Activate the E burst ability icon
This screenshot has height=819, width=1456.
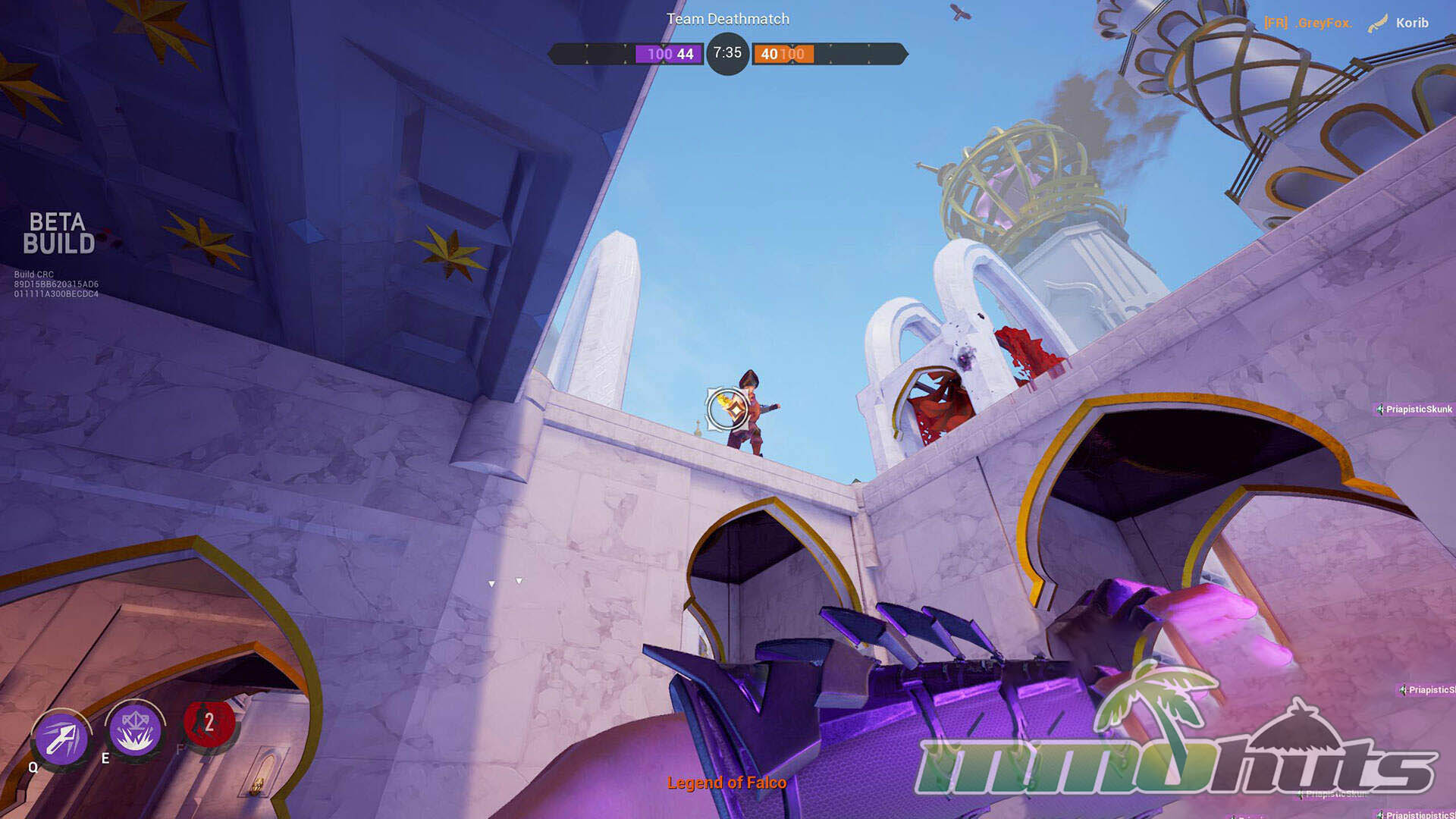click(x=135, y=730)
